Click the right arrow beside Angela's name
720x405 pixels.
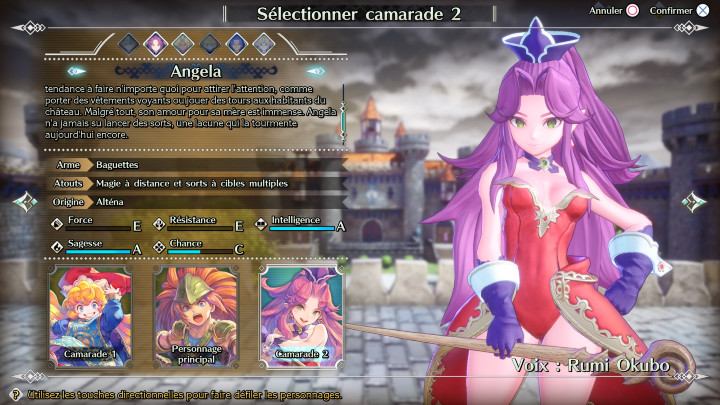point(316,71)
